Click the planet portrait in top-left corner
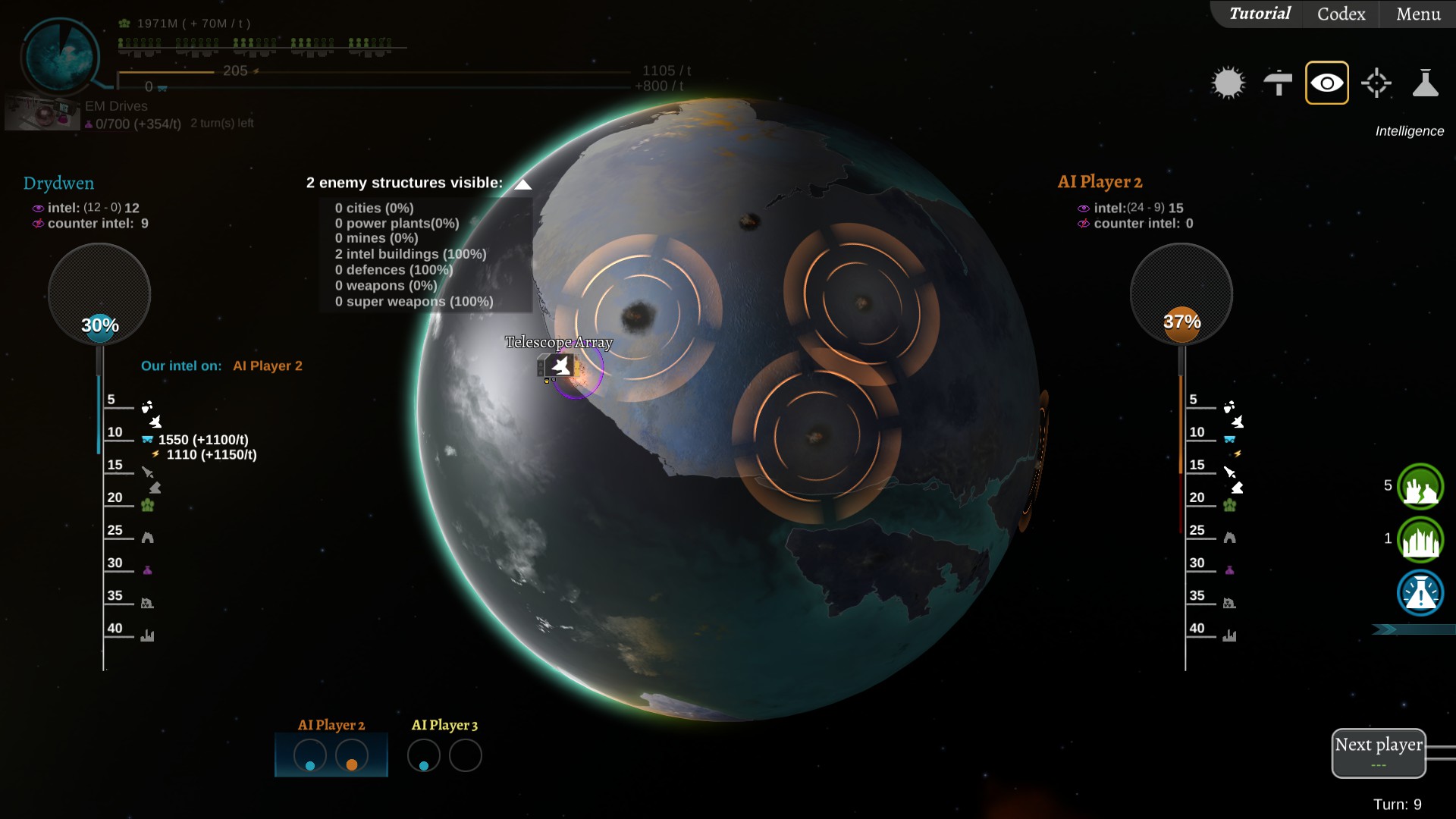The image size is (1456, 819). [x=60, y=57]
